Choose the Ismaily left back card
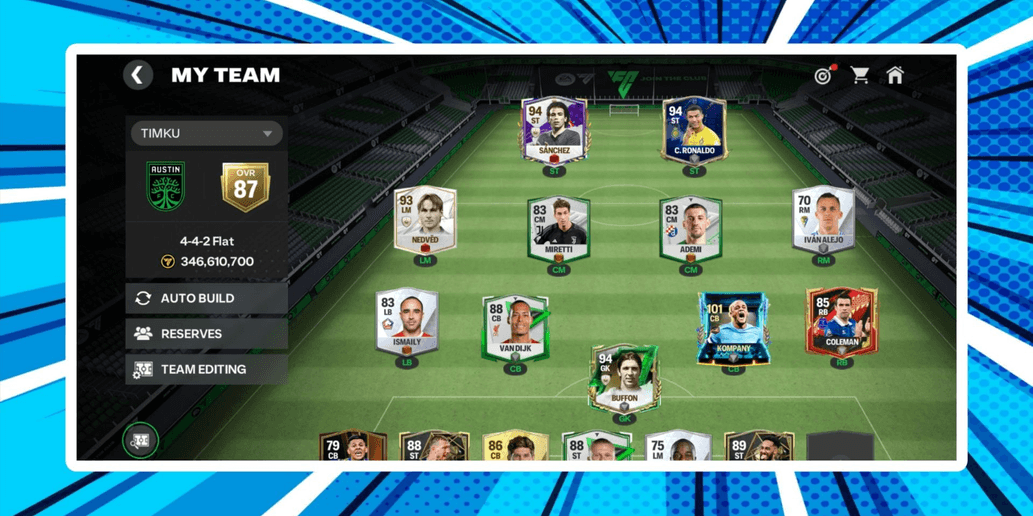The image size is (1033, 516). (x=406, y=322)
